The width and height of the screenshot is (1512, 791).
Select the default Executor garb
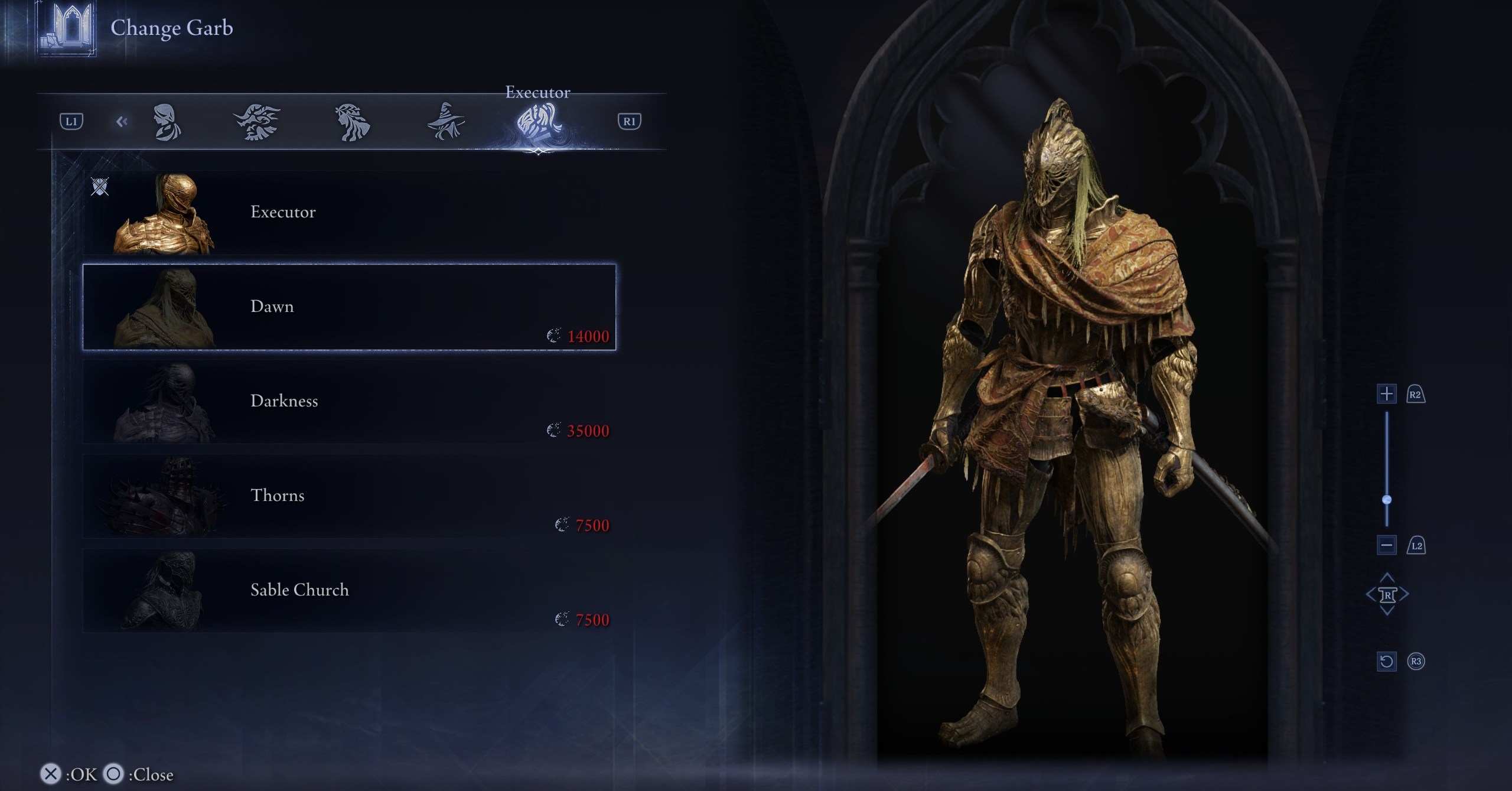tap(348, 213)
